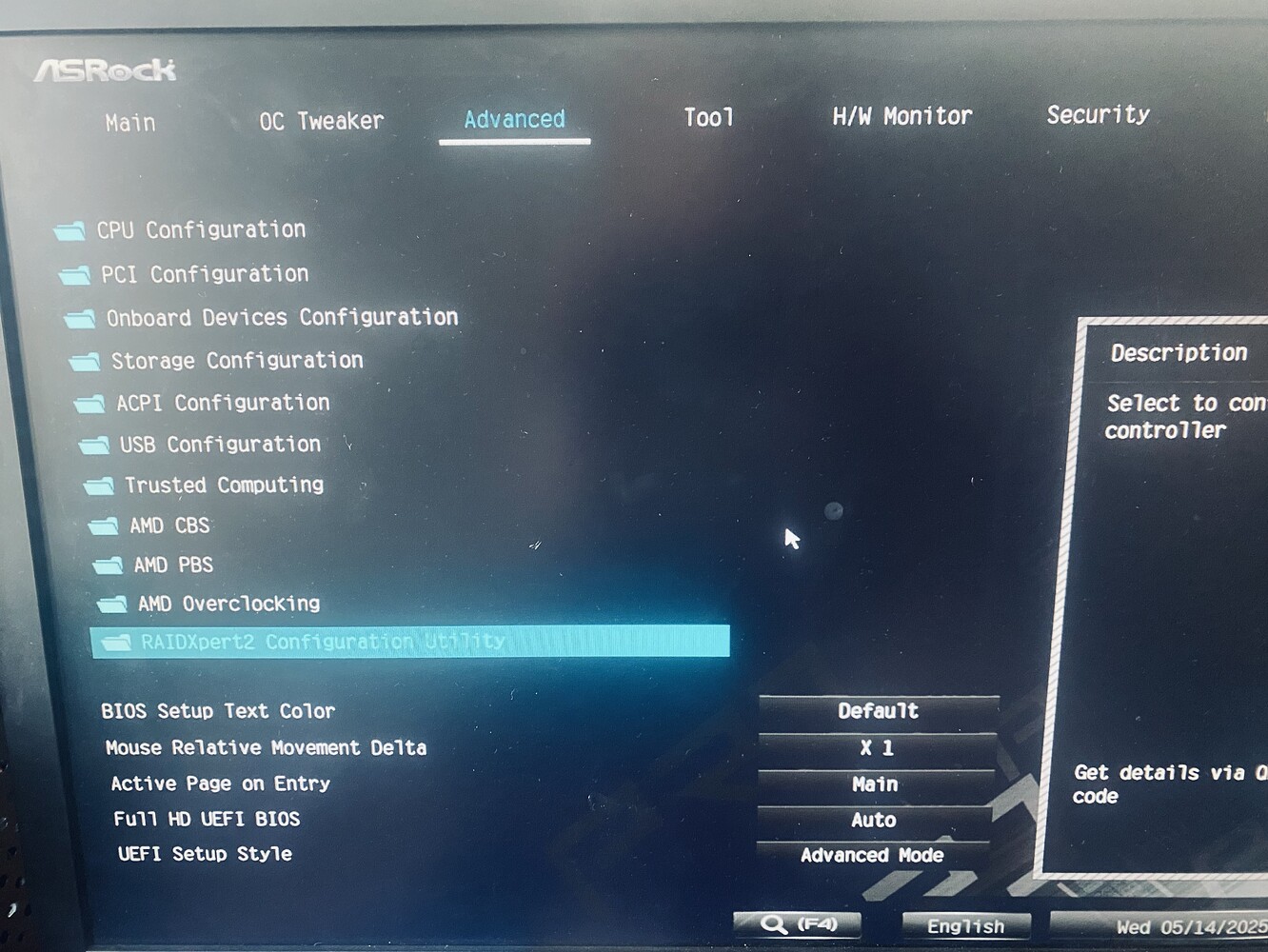Change BIOS Setup Text Color from Default
Screen dimensions: 1268x952
click(876, 710)
